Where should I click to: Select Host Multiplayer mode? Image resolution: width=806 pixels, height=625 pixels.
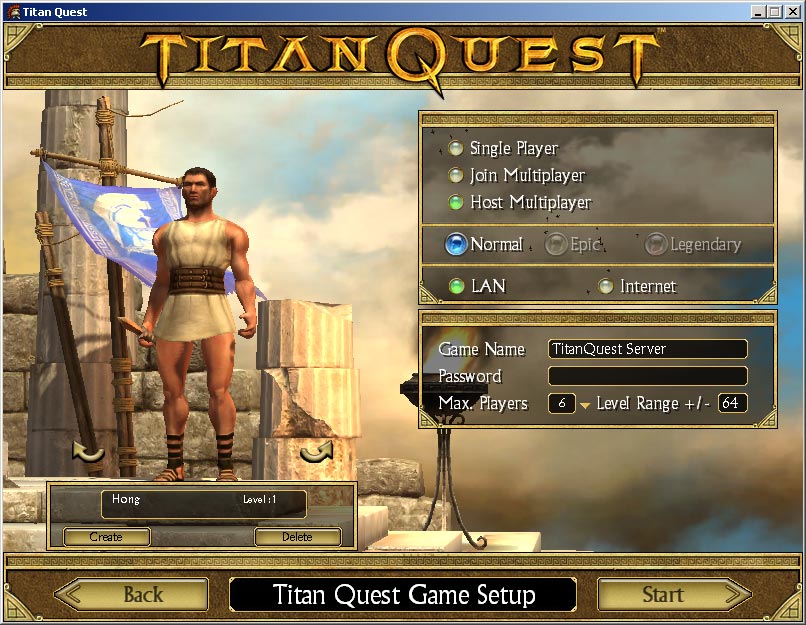tap(456, 203)
